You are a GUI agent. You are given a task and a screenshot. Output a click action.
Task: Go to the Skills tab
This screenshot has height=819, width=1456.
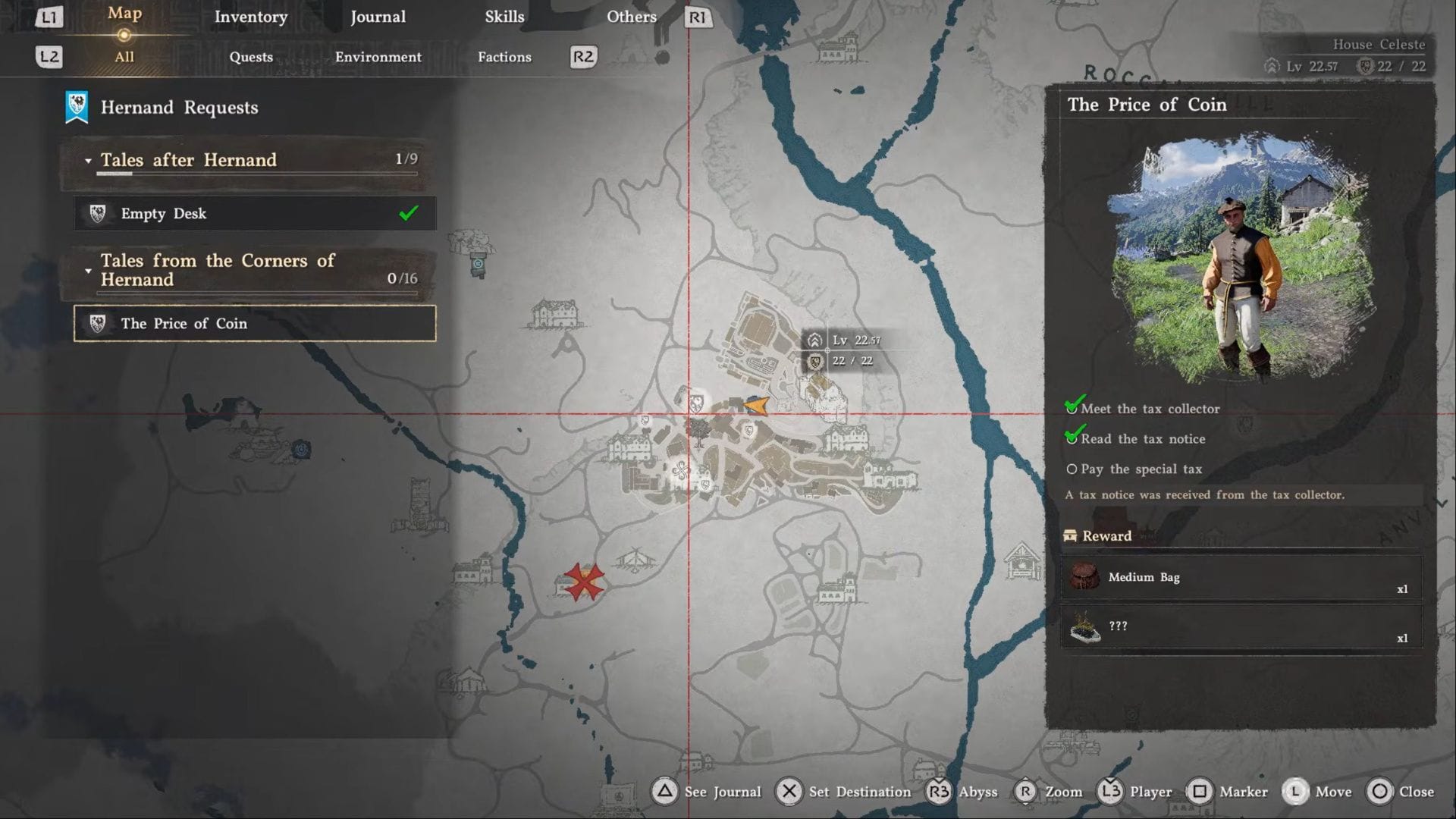tap(504, 17)
